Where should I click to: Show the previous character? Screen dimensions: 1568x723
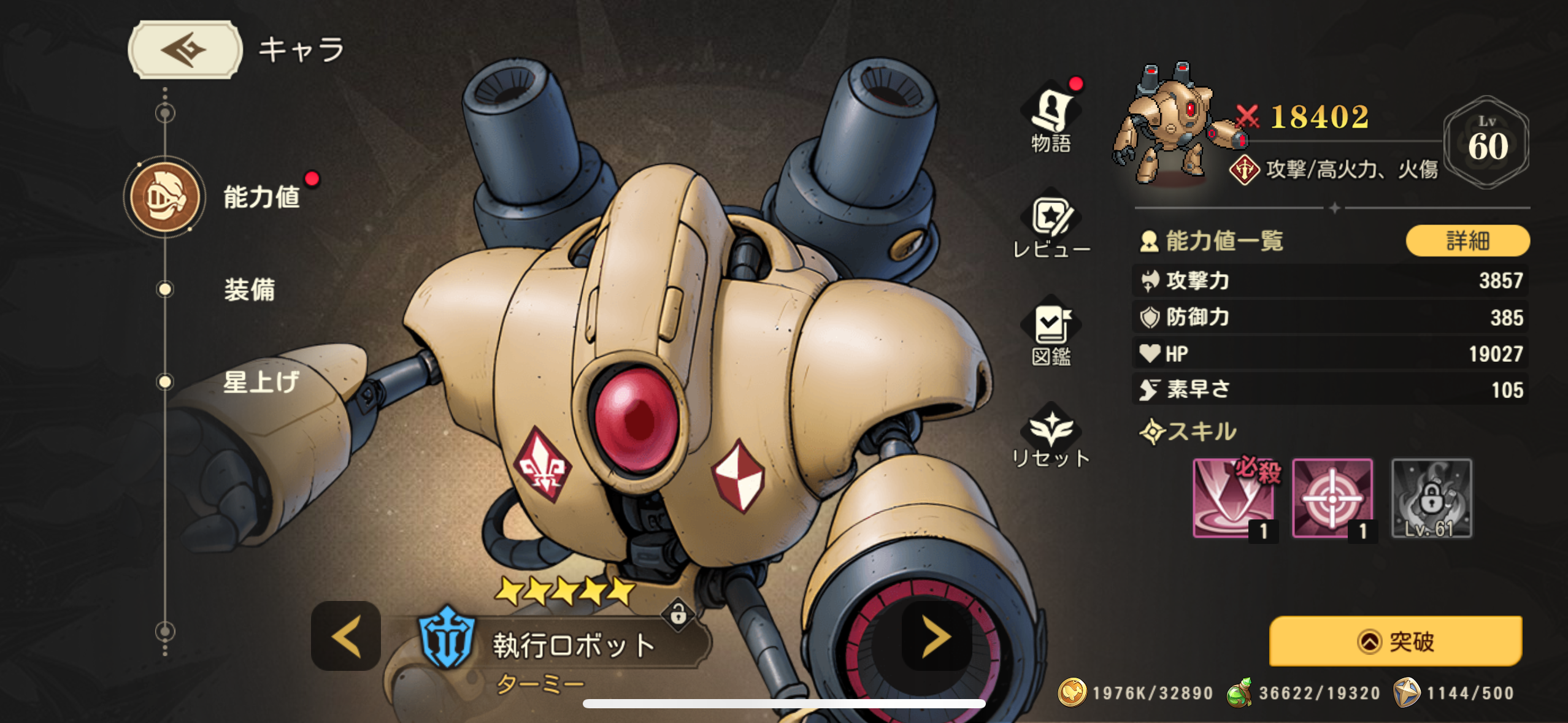346,637
